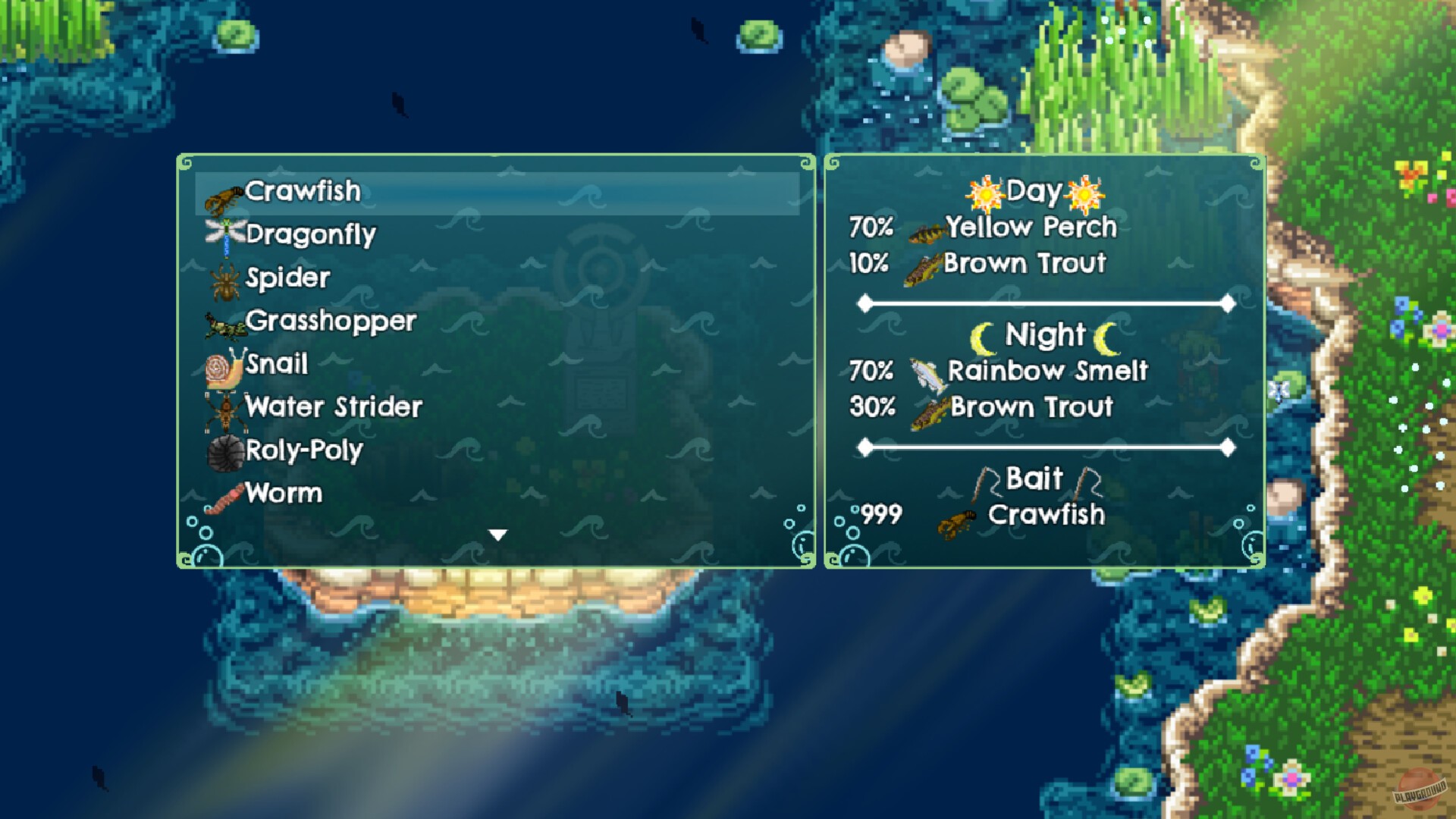Screen dimensions: 1456x819
Task: Select the Crawfish entry in the bait list
Action: click(303, 192)
